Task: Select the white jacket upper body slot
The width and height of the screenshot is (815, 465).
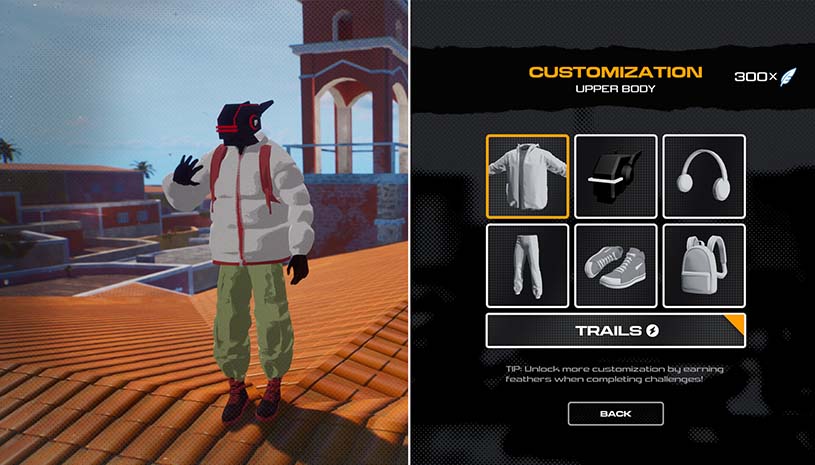Action: point(528,176)
